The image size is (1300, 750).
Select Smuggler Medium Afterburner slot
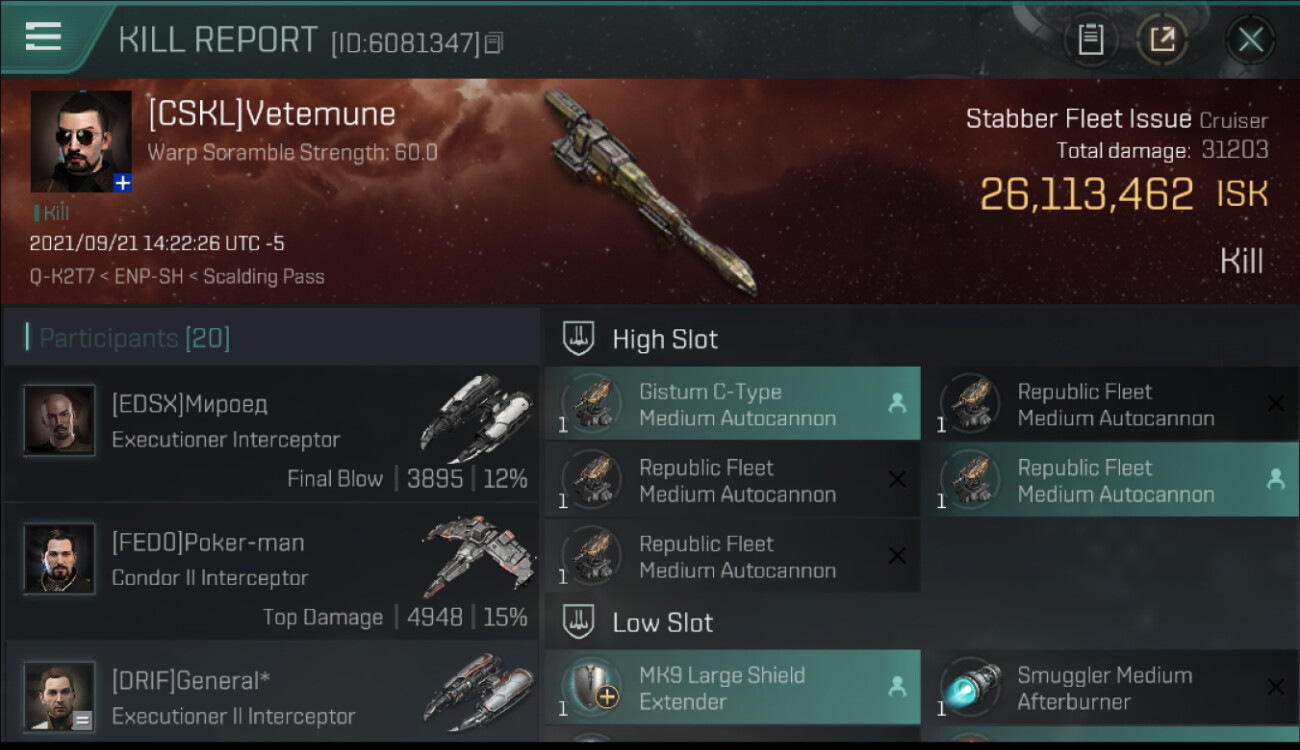[1110, 688]
